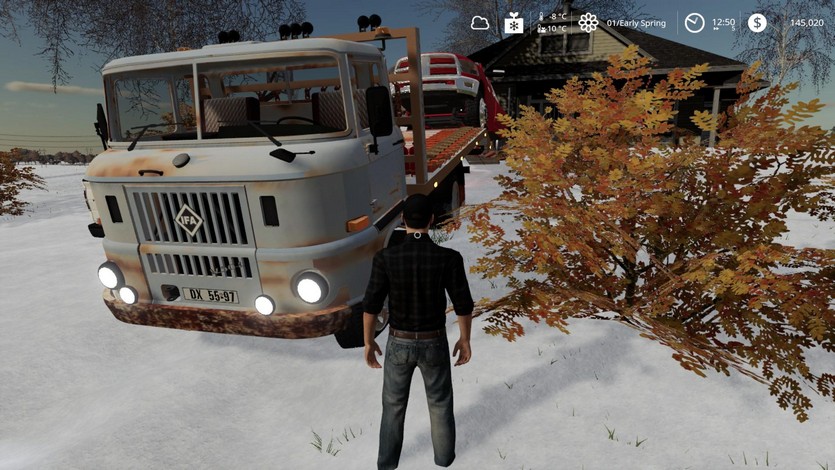The height and width of the screenshot is (470, 835).
Task: Click the clock time icon
Action: click(694, 22)
